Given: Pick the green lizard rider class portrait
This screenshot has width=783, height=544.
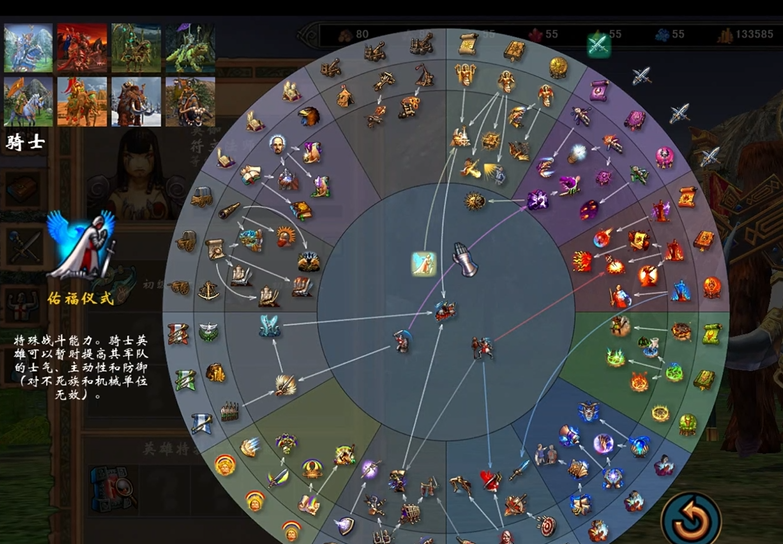Looking at the screenshot, I should pos(190,47).
